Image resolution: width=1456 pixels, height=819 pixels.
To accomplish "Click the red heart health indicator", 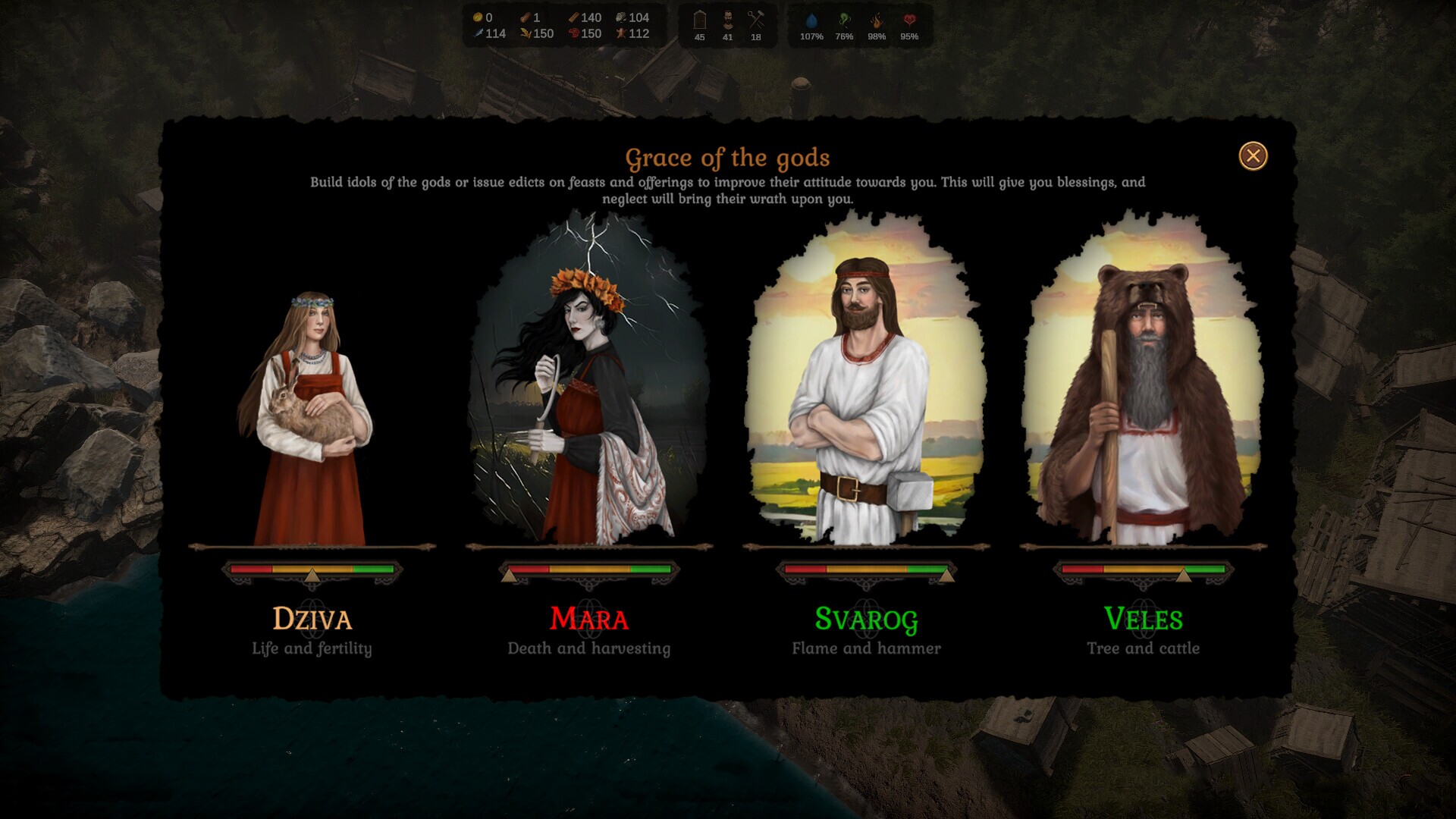I will (x=909, y=20).
